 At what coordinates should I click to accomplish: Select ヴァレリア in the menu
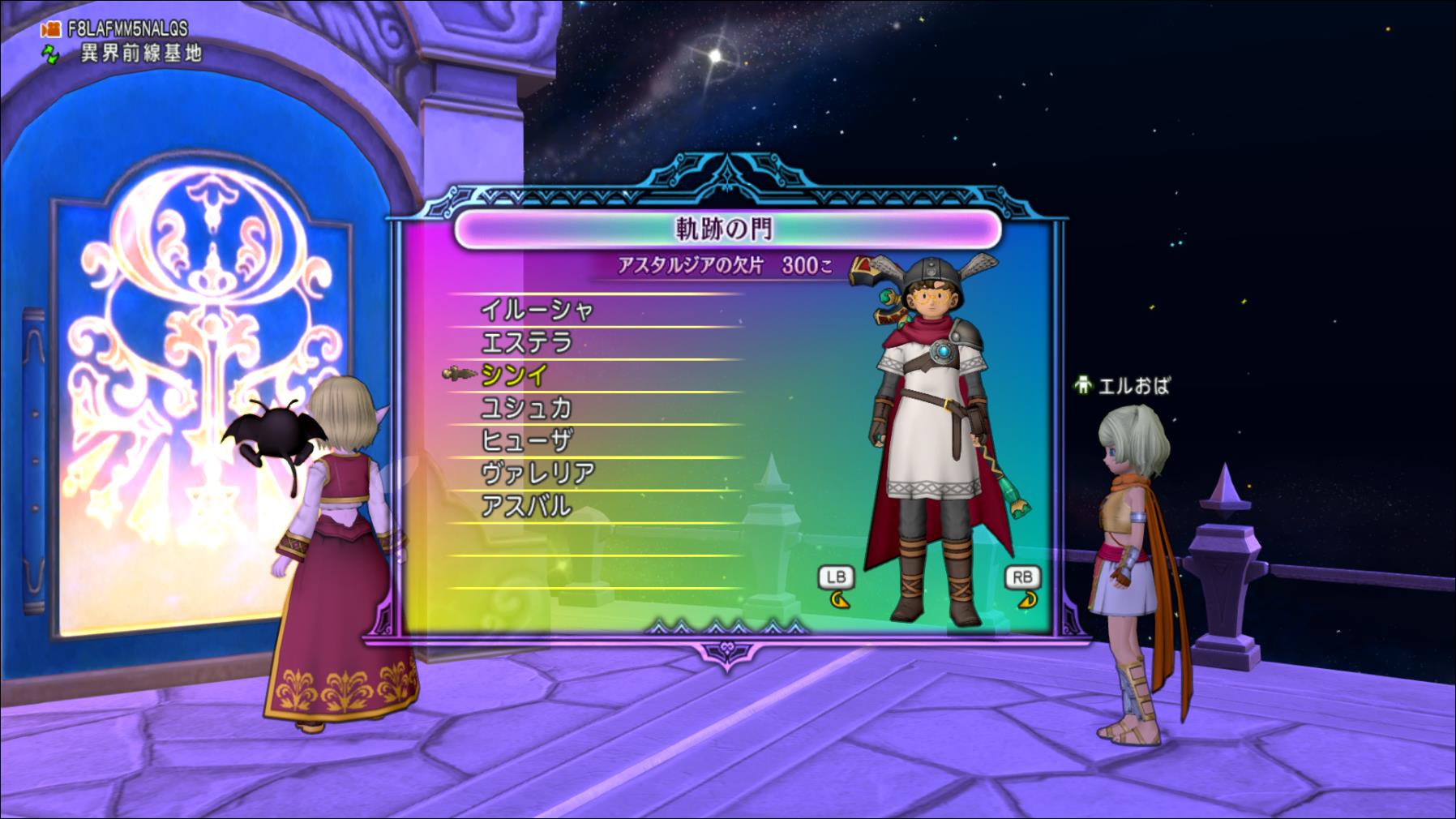(537, 474)
